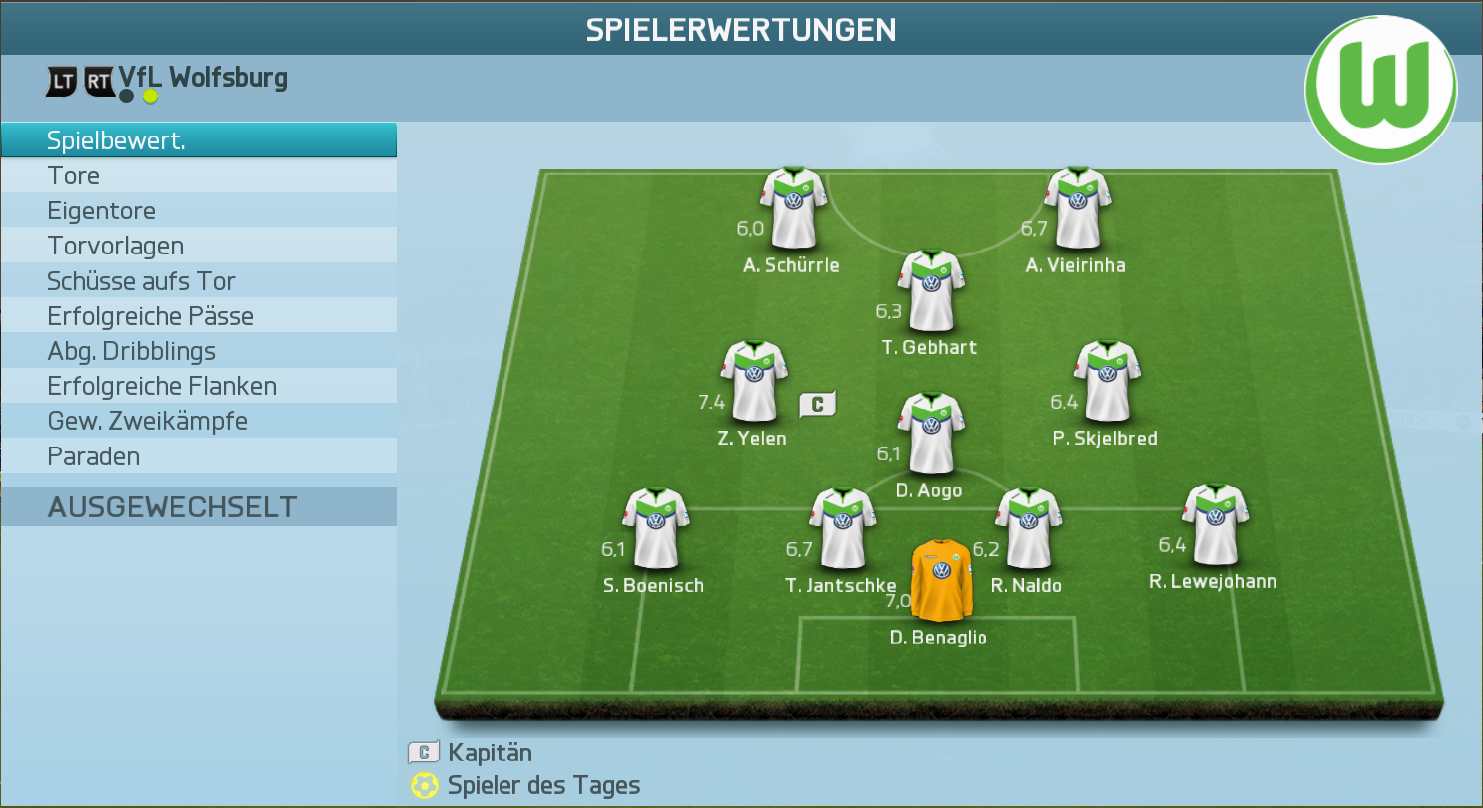Open the Eigentore entry
Image resolution: width=1483 pixels, height=808 pixels.
pyautogui.click(x=198, y=211)
